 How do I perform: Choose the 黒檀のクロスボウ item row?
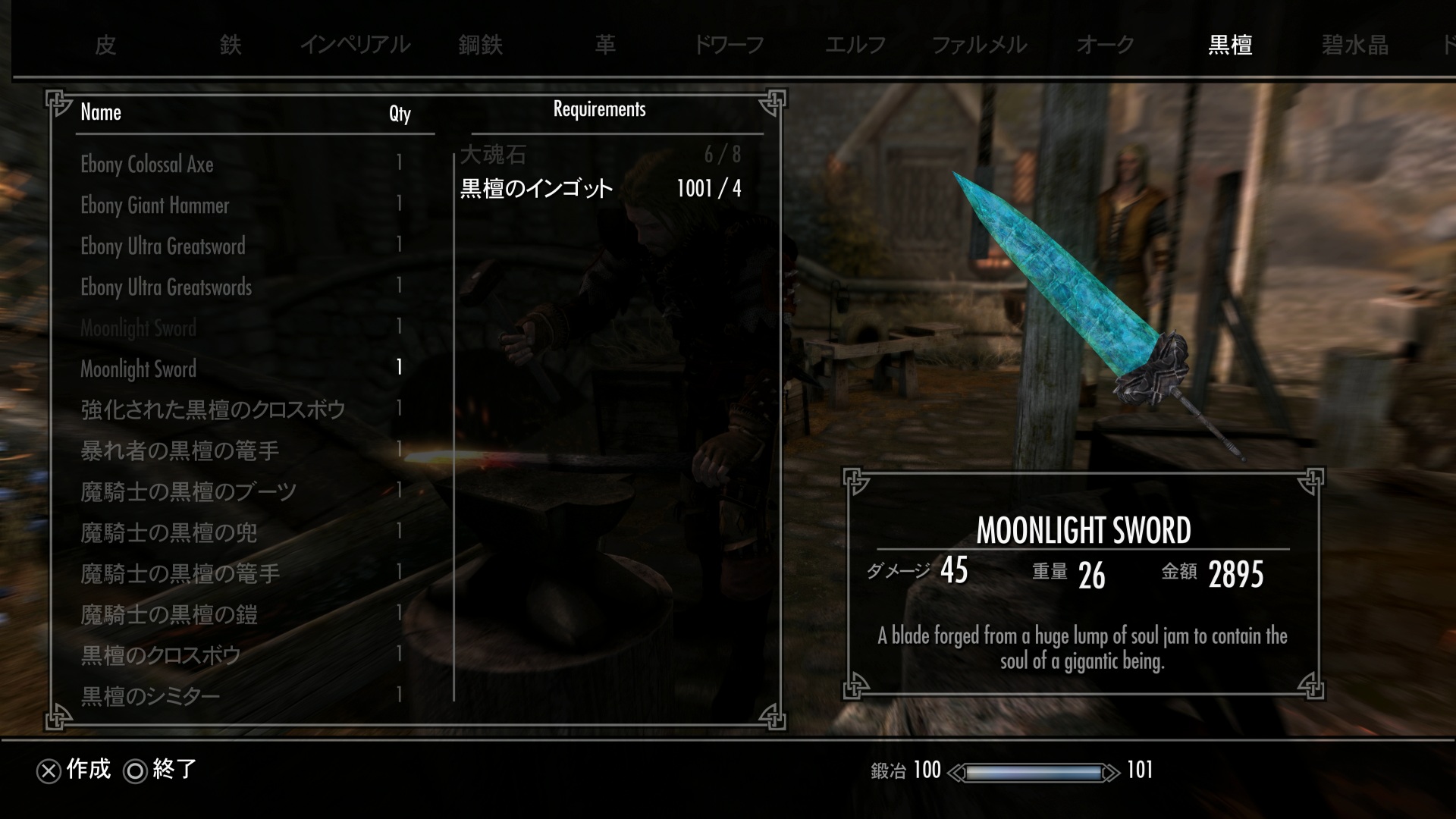tap(161, 656)
